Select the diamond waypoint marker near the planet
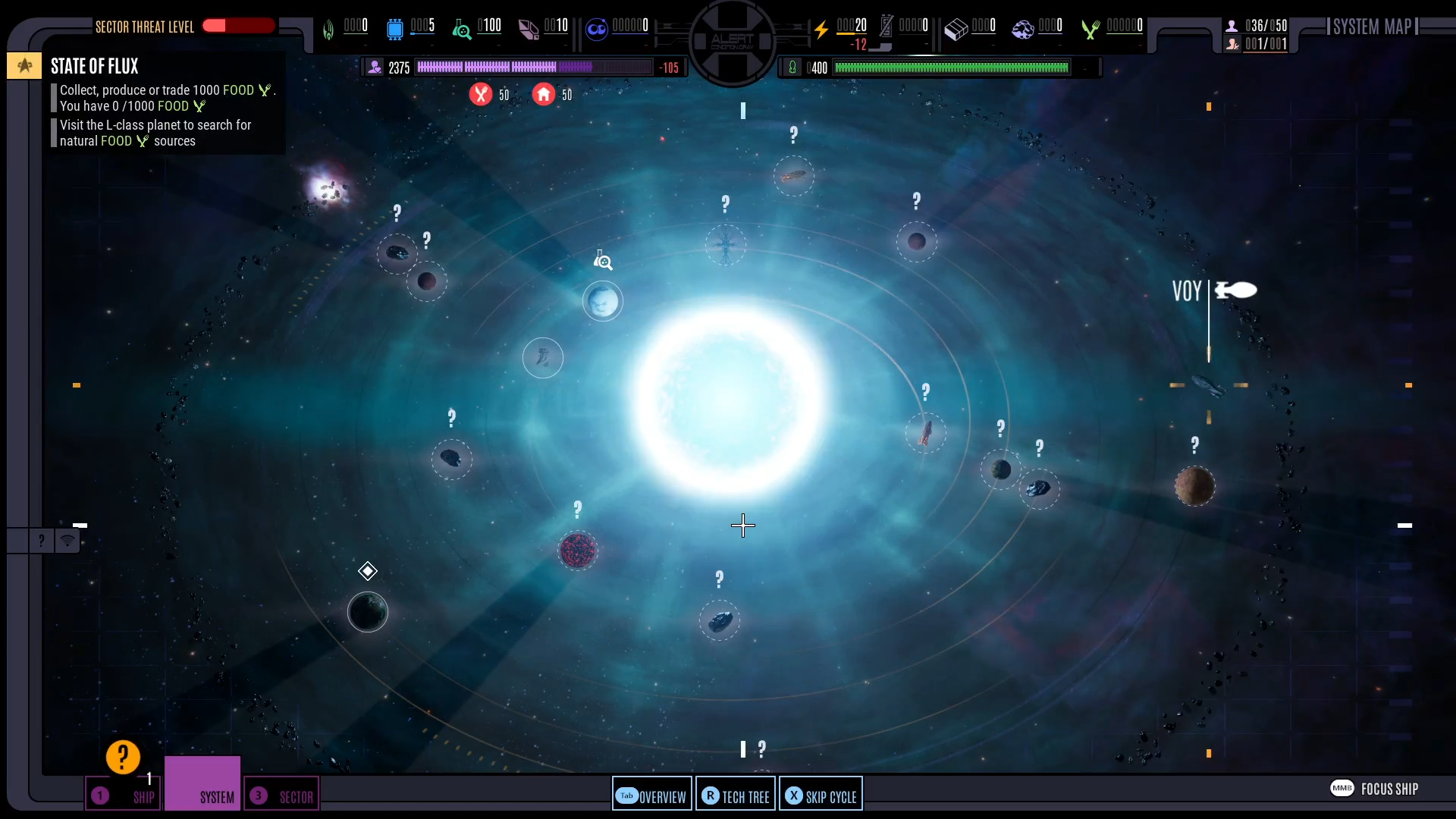The width and height of the screenshot is (1456, 819). [x=368, y=571]
